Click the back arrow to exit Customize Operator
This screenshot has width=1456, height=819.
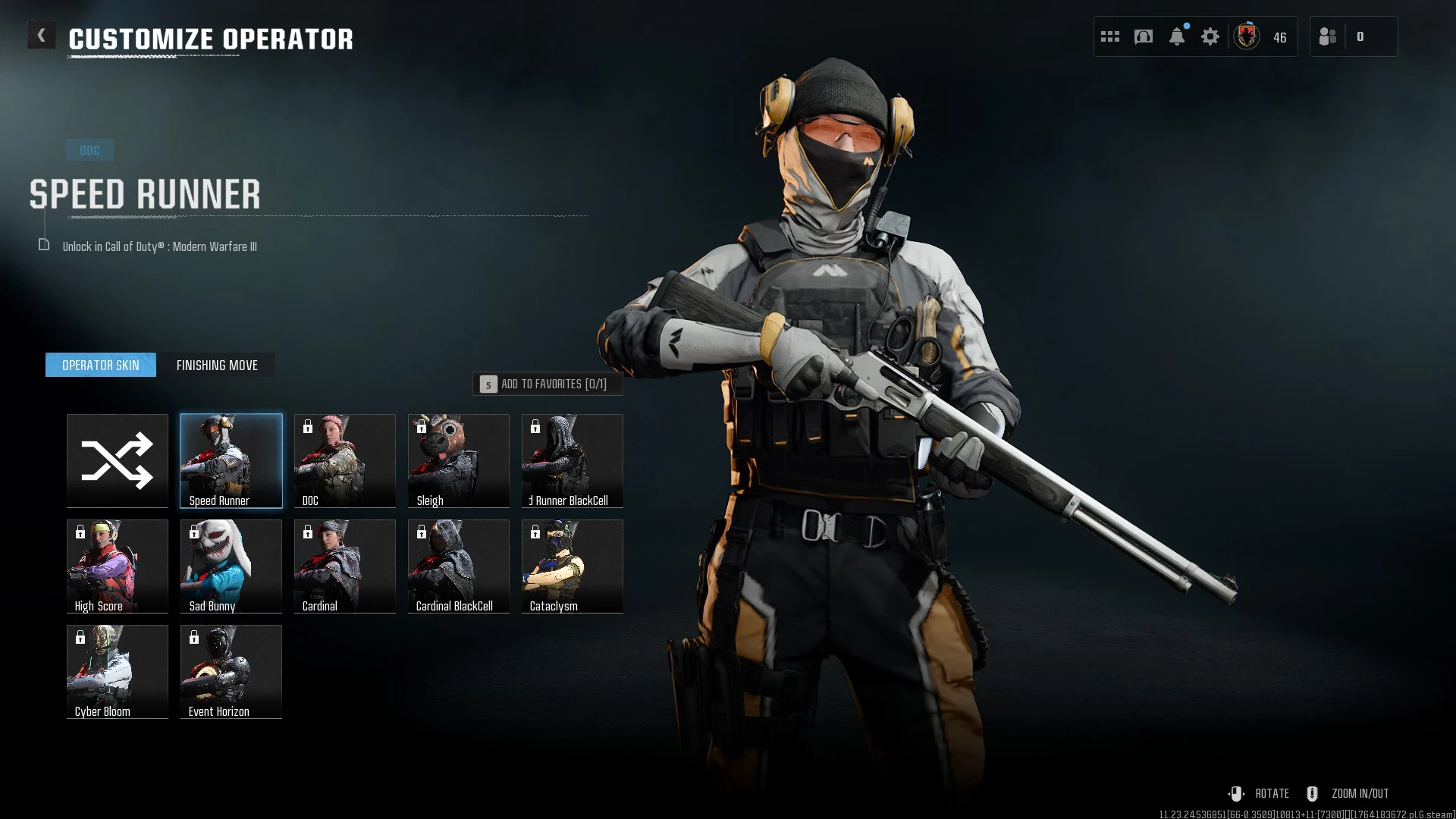point(42,34)
